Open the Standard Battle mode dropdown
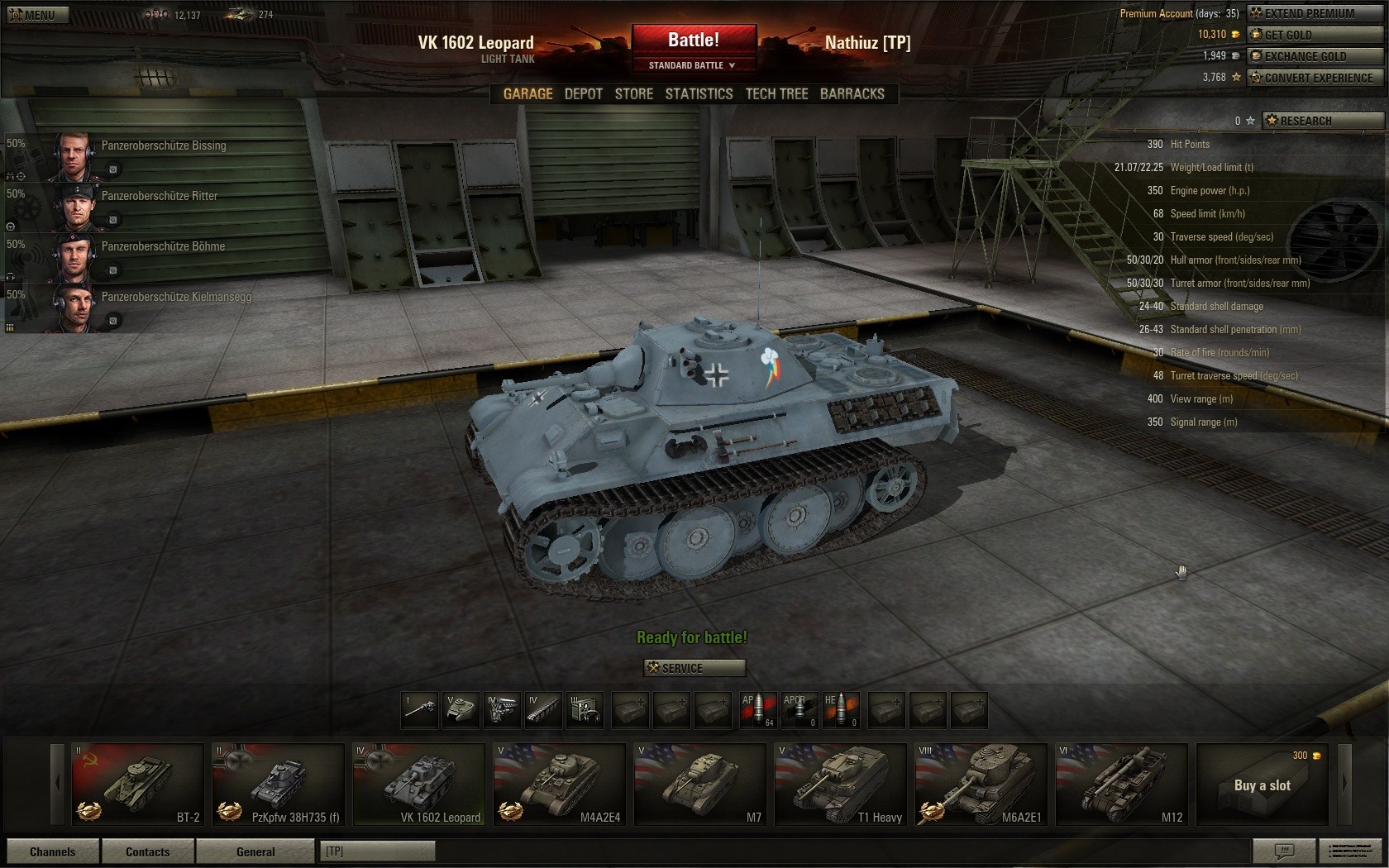Viewport: 1389px width, 868px height. point(693,65)
